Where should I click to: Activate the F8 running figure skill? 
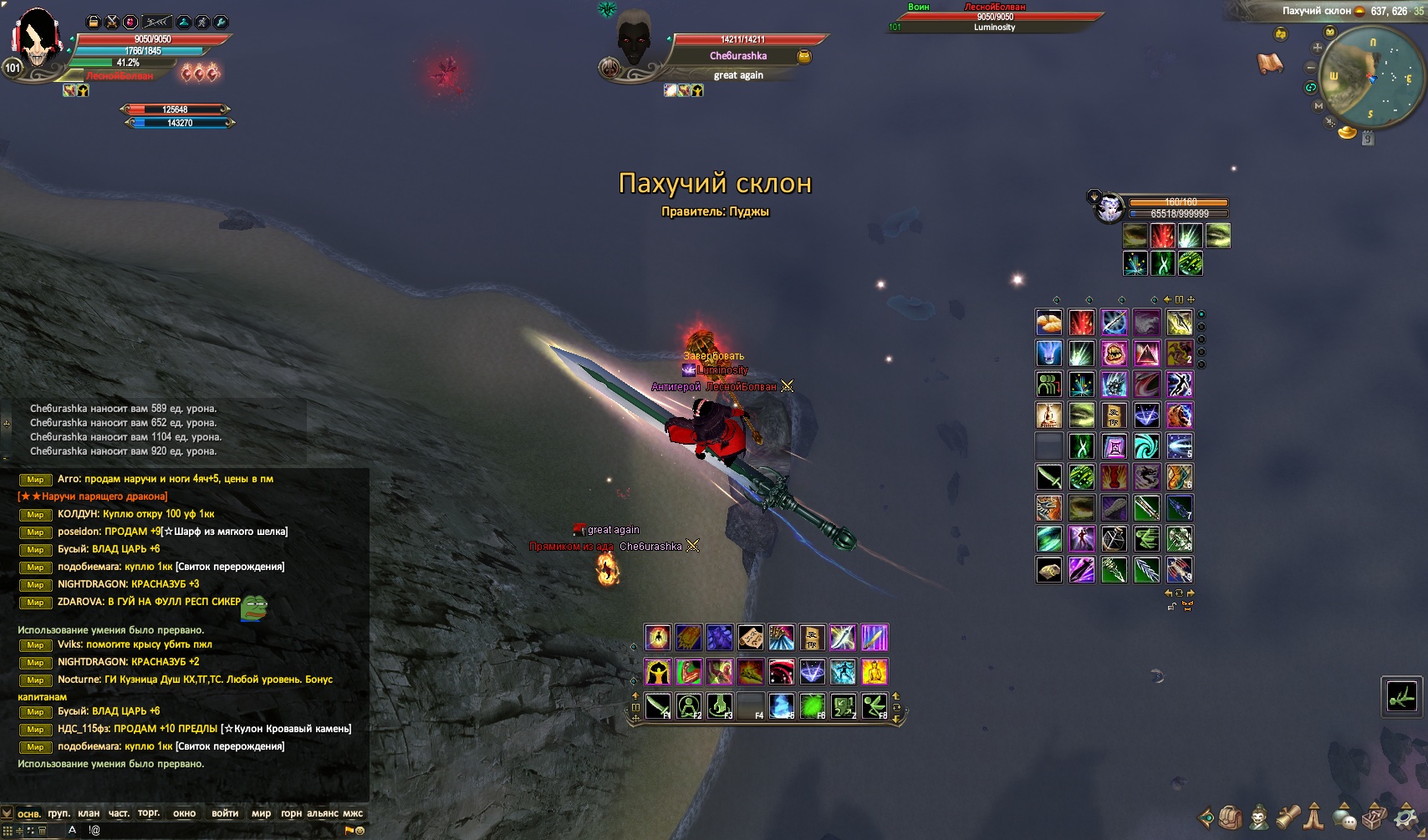point(875,706)
